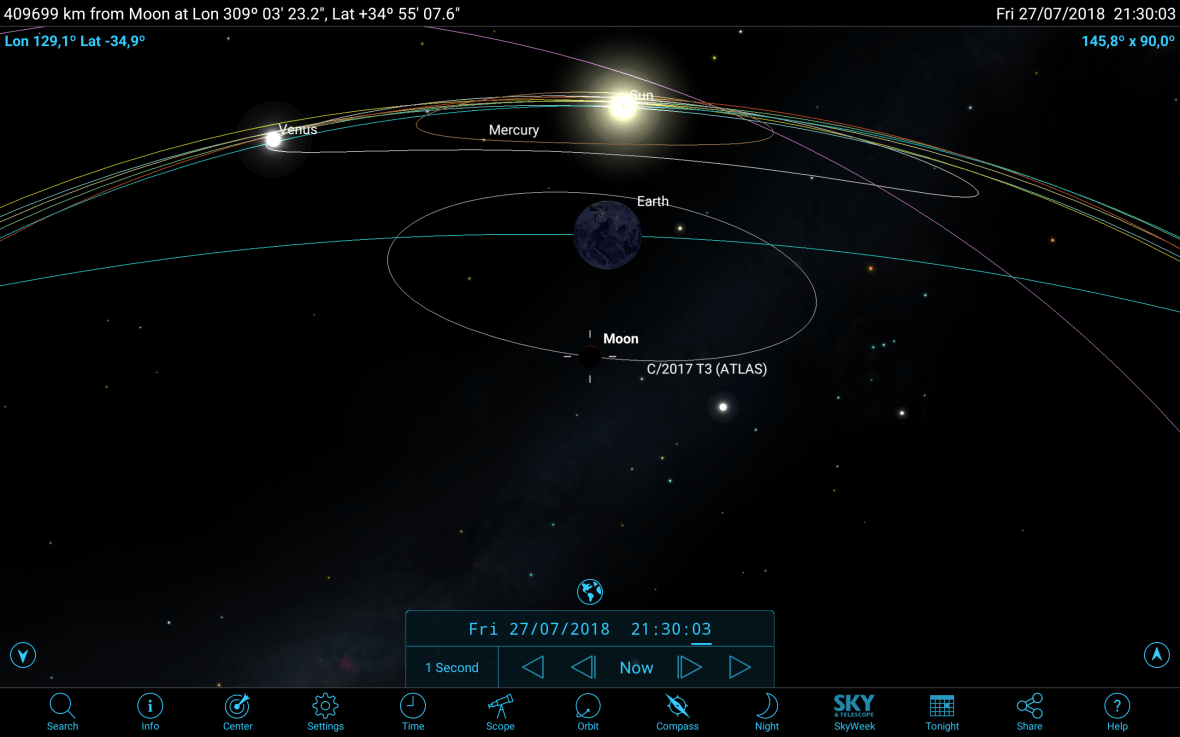This screenshot has width=1180, height=737.
Task: Toggle the Time controls panel
Action: pos(413,711)
